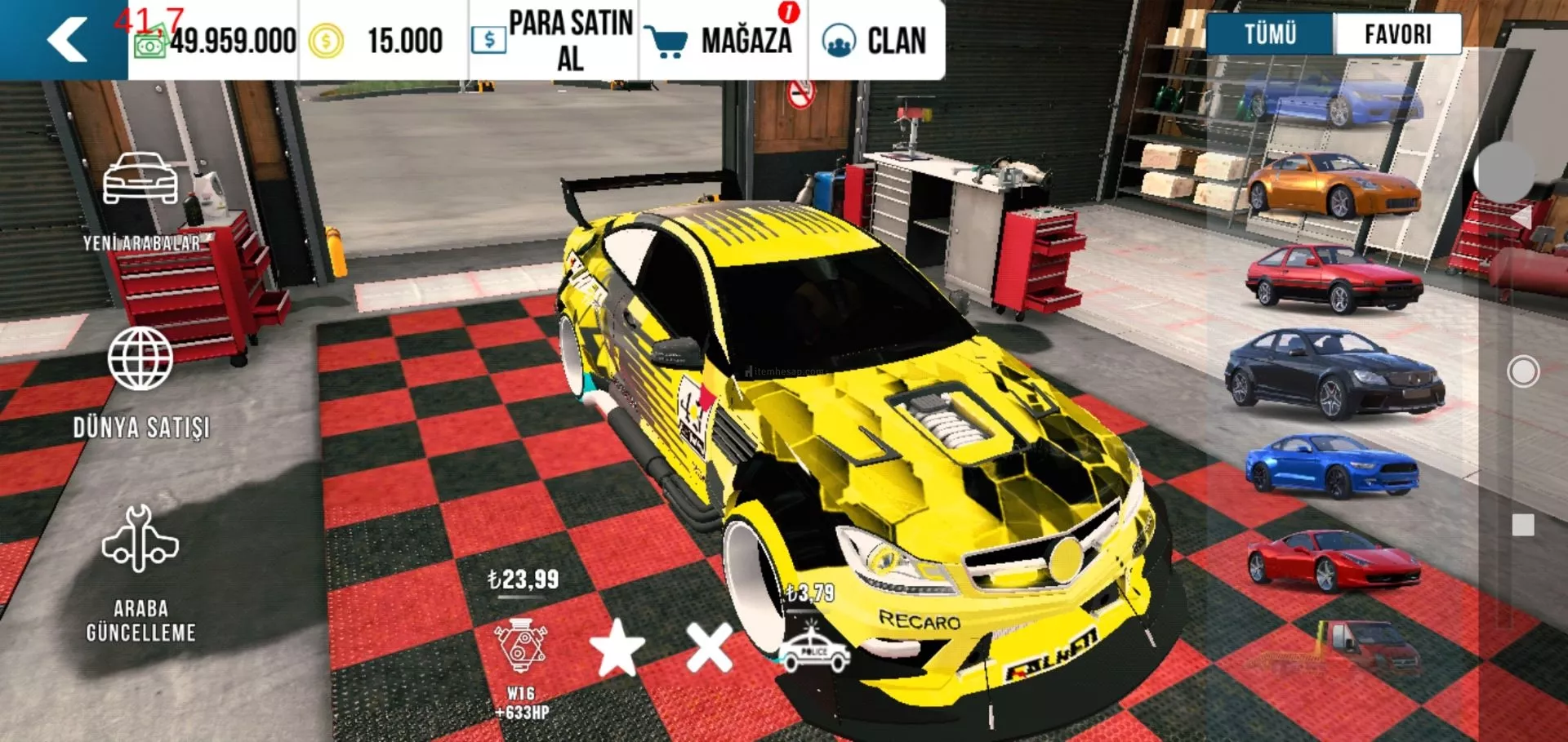Screen dimensions: 1568x742
Task: Select the police car option
Action: tap(814, 651)
